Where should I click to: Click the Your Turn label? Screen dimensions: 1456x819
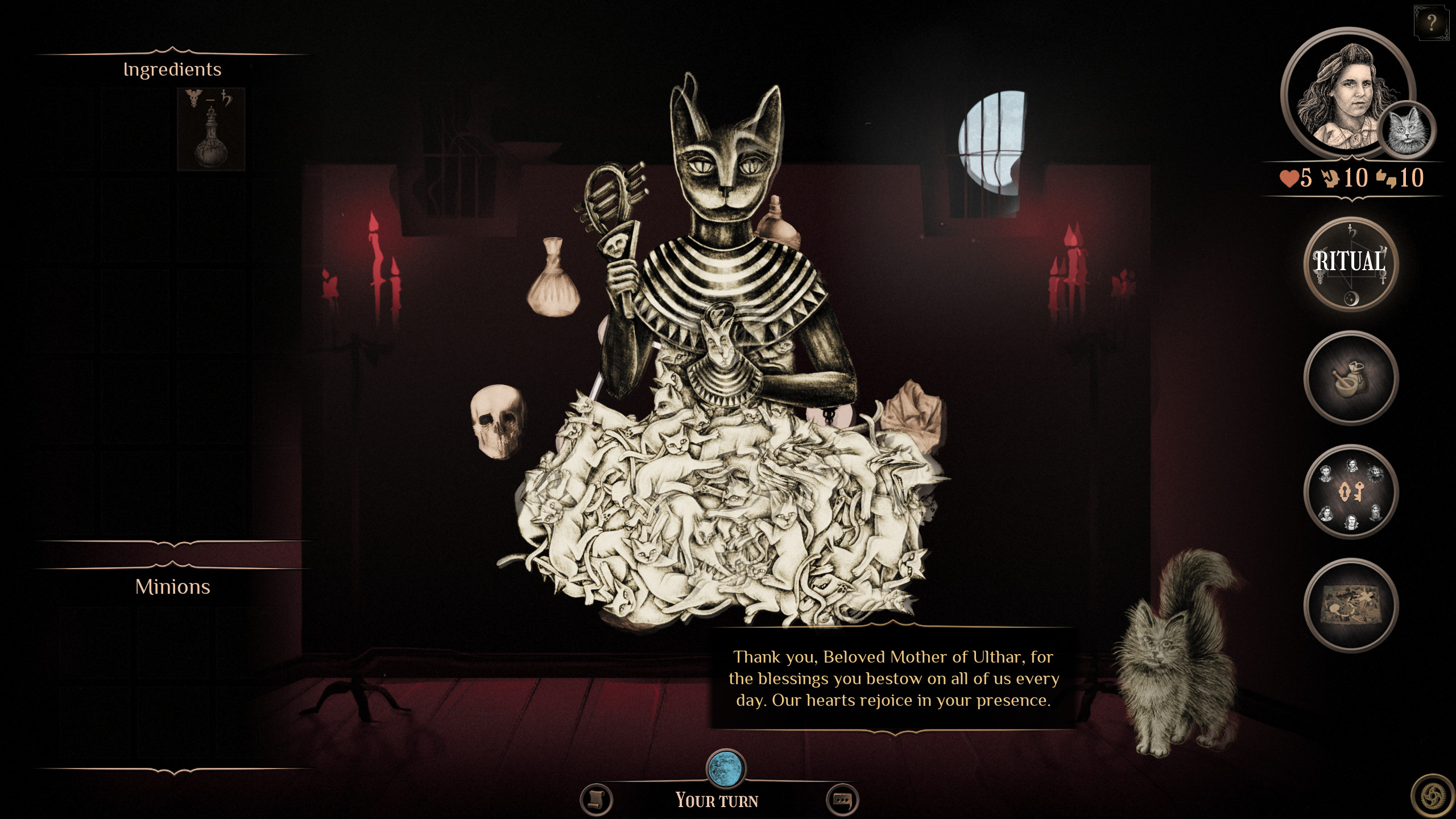717,800
